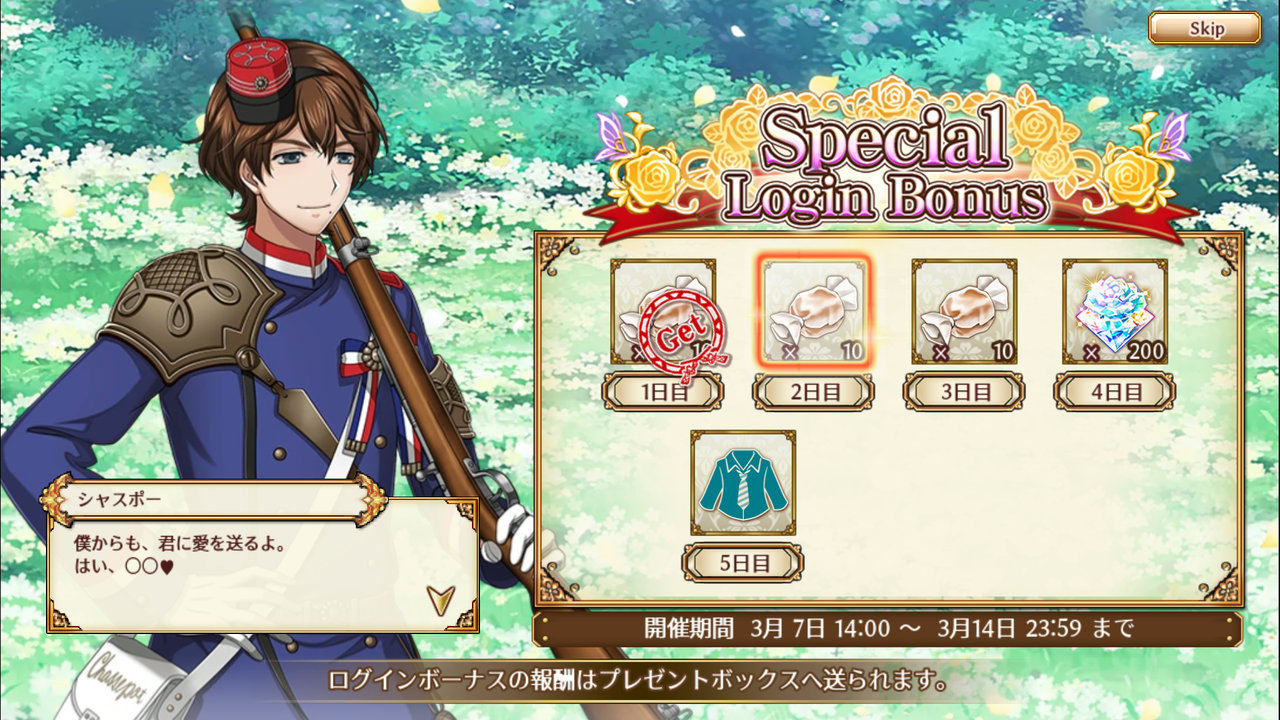
Task: Select the day 4 crystal rose reward
Action: coord(1114,312)
